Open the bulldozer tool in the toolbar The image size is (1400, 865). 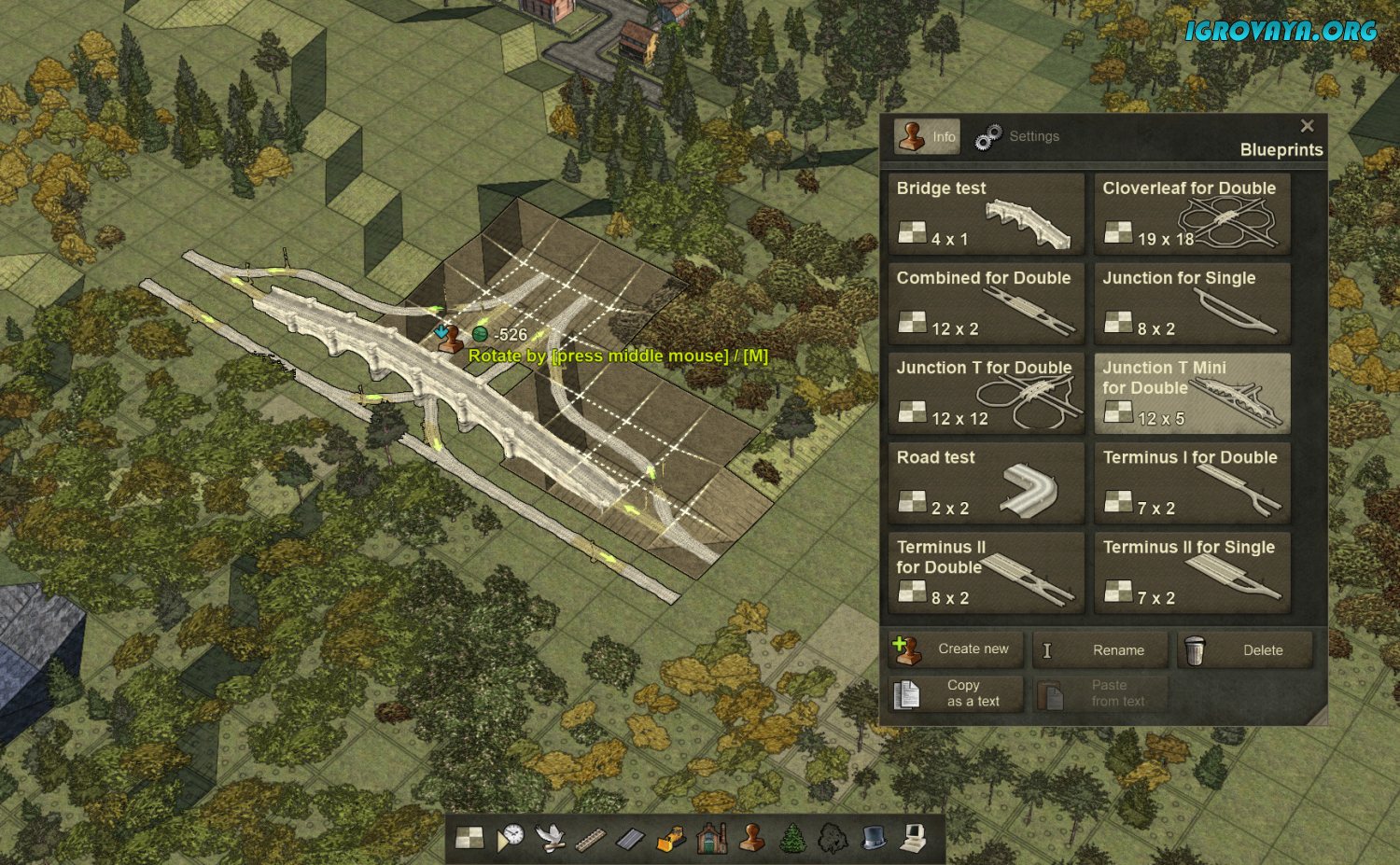click(671, 838)
